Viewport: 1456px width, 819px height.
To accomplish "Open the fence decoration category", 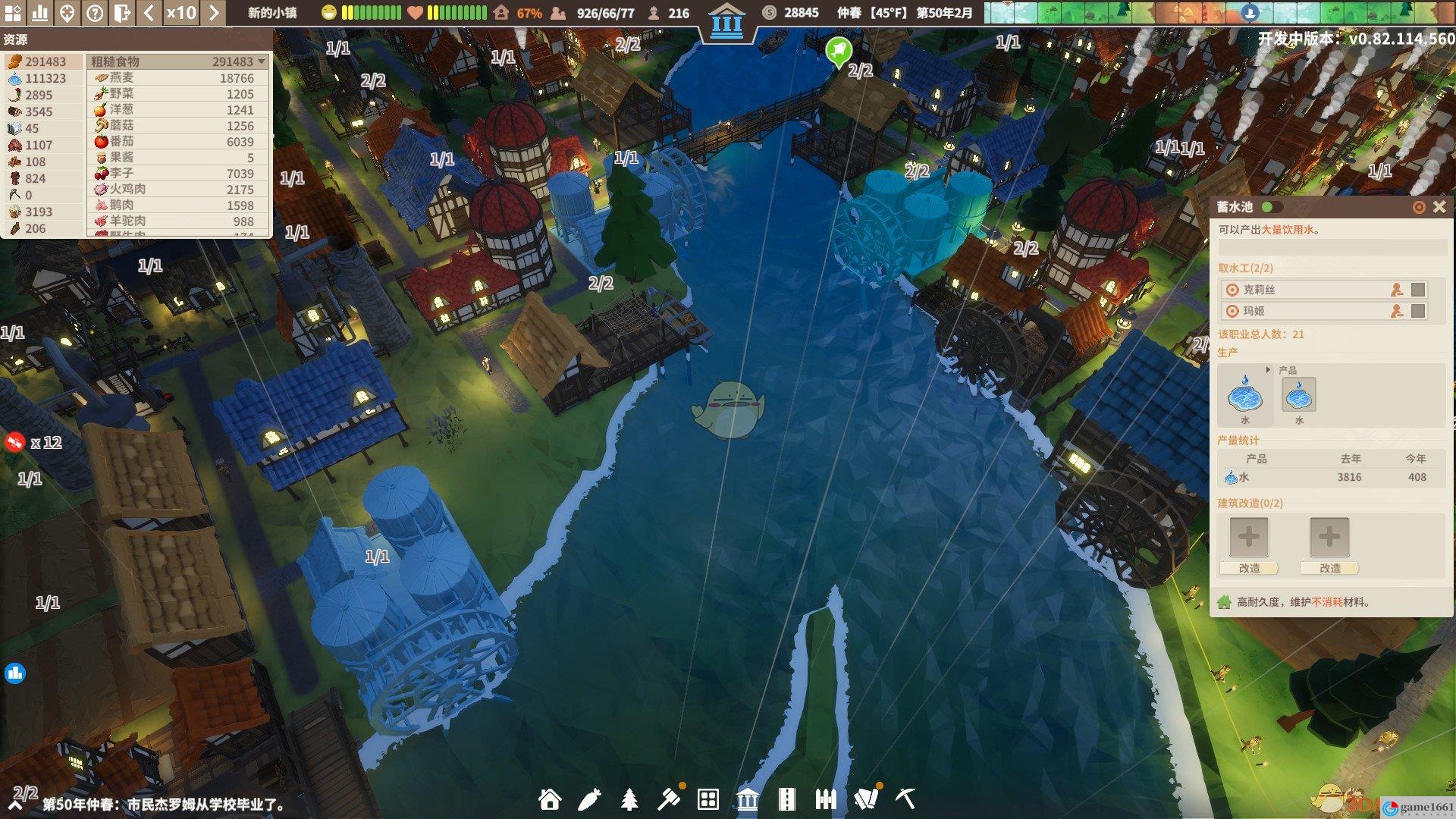I will click(x=826, y=799).
